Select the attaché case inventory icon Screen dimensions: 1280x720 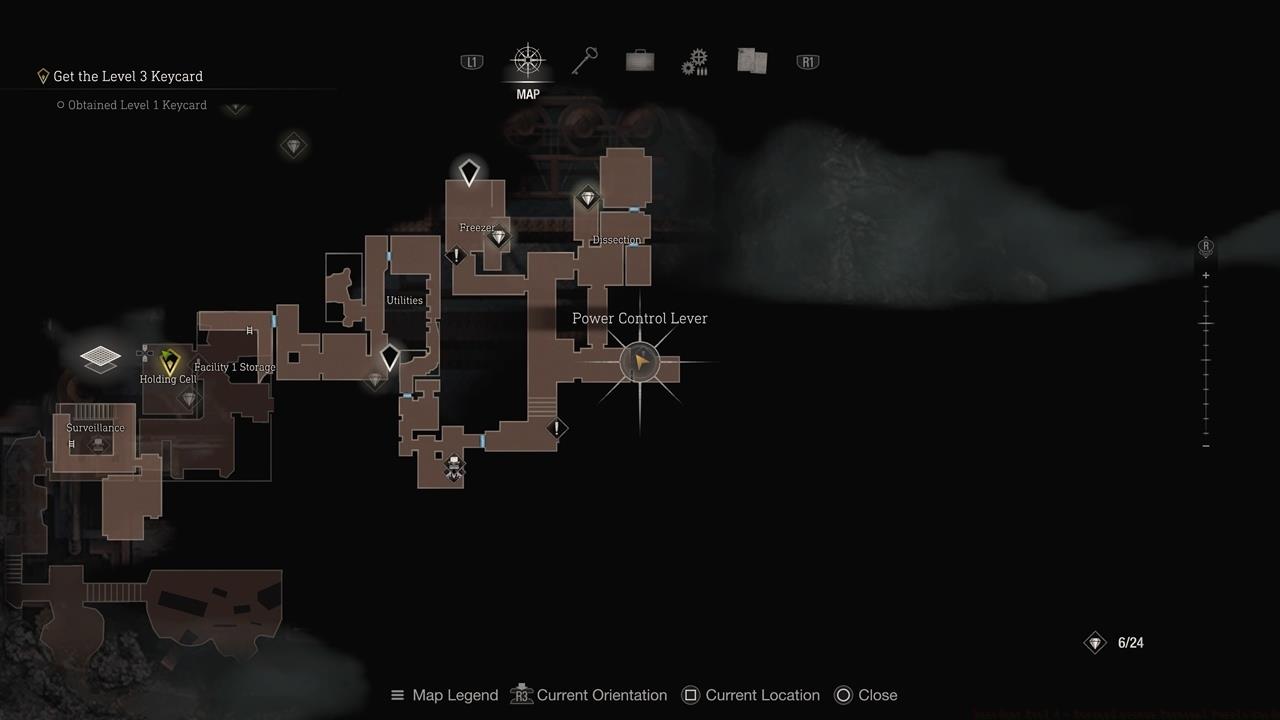[x=639, y=60]
